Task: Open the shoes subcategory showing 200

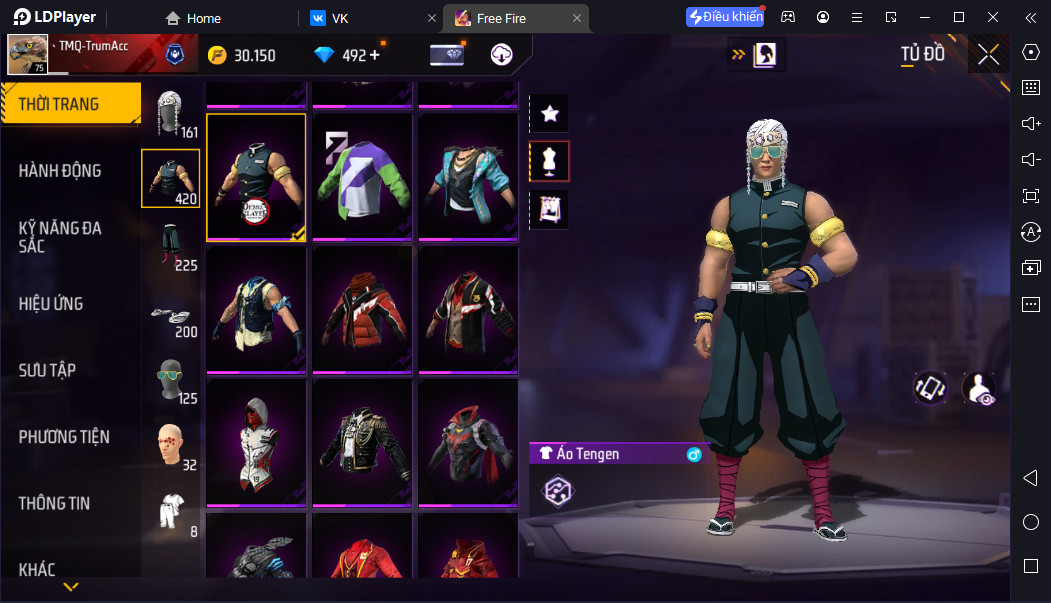Action: click(171, 316)
